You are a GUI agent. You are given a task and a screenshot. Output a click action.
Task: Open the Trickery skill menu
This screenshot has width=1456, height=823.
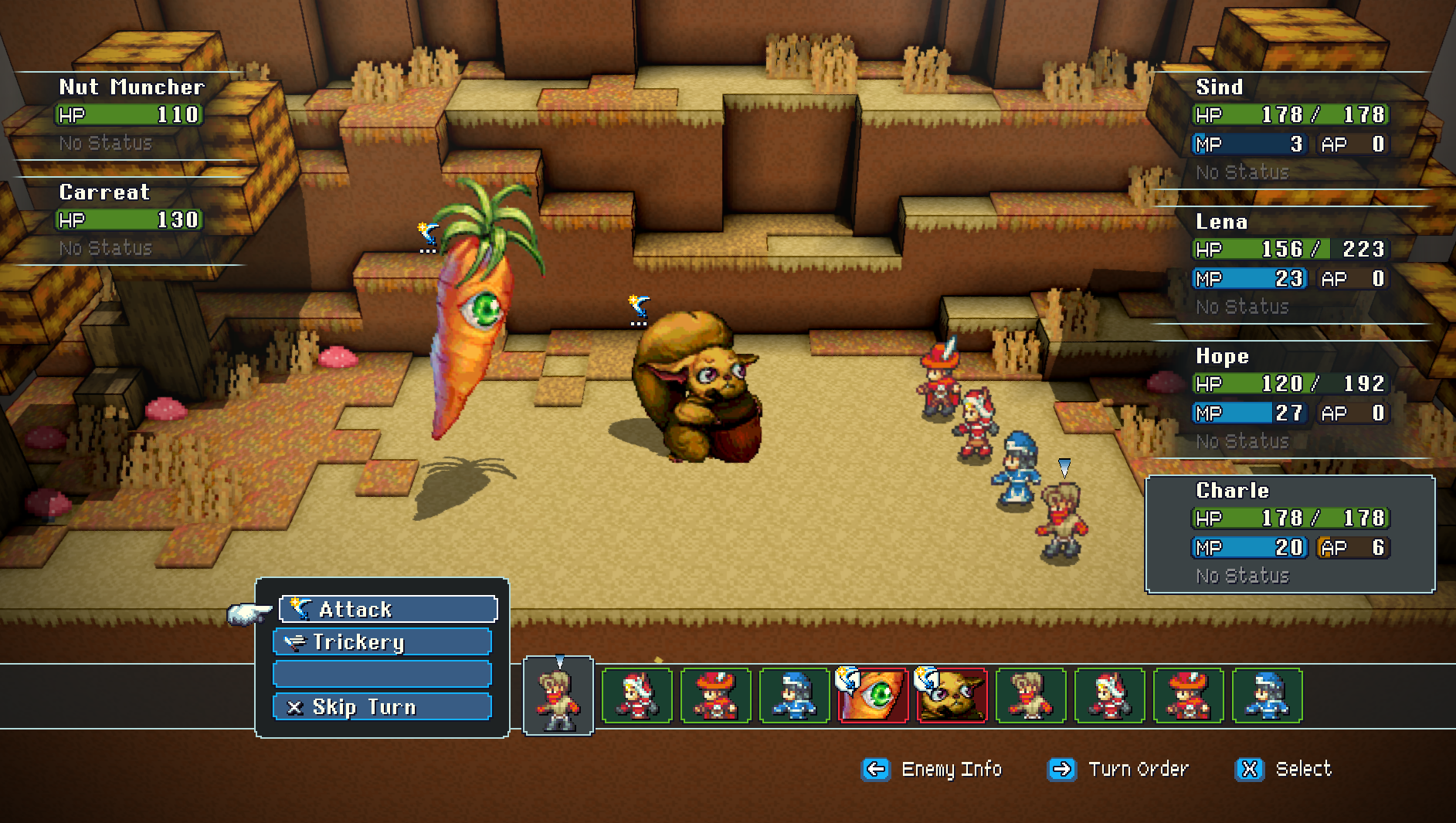[382, 641]
